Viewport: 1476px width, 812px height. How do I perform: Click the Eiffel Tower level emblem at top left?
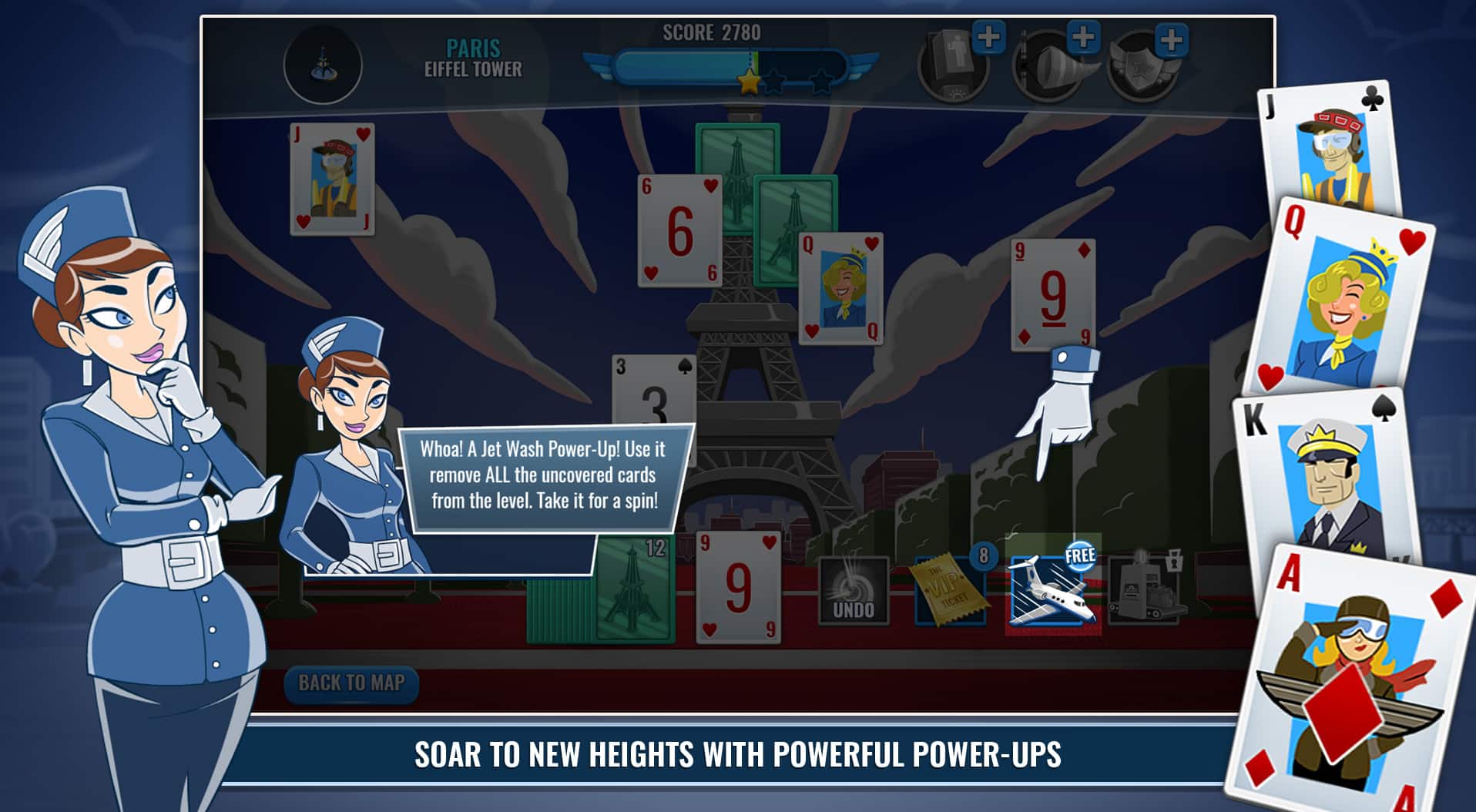[x=324, y=69]
